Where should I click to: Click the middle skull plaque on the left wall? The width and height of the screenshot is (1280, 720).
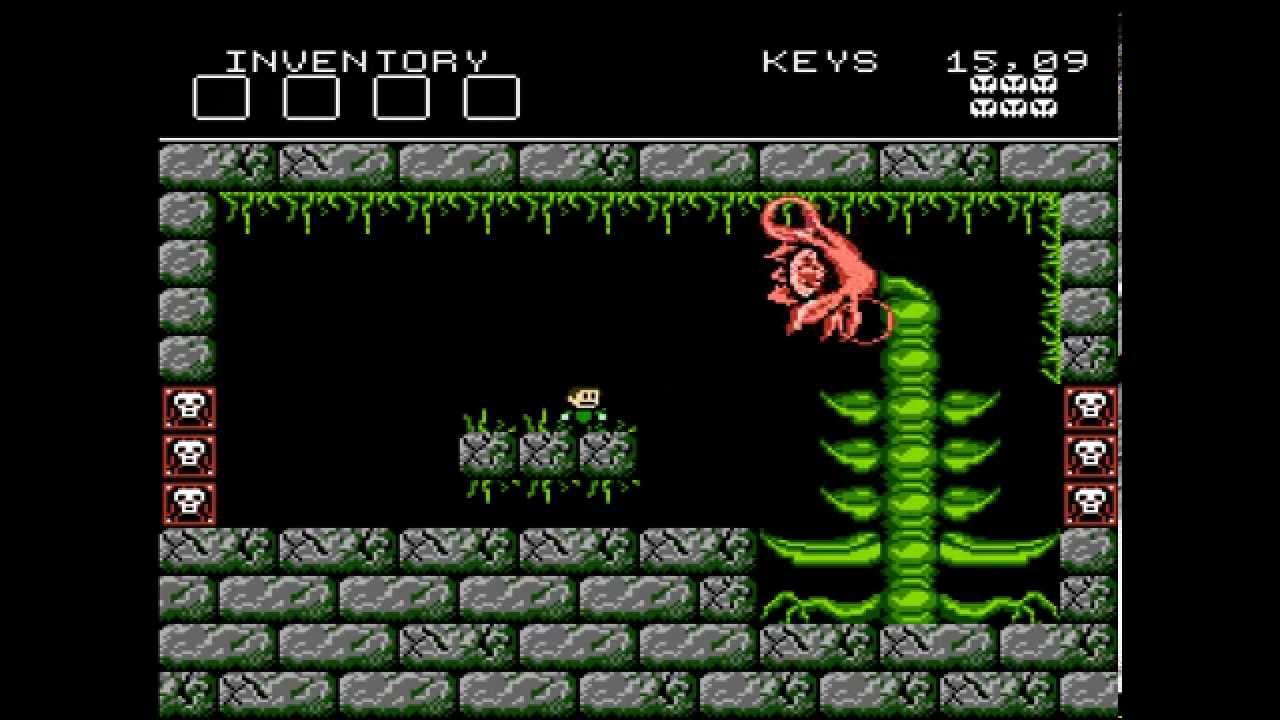189,455
